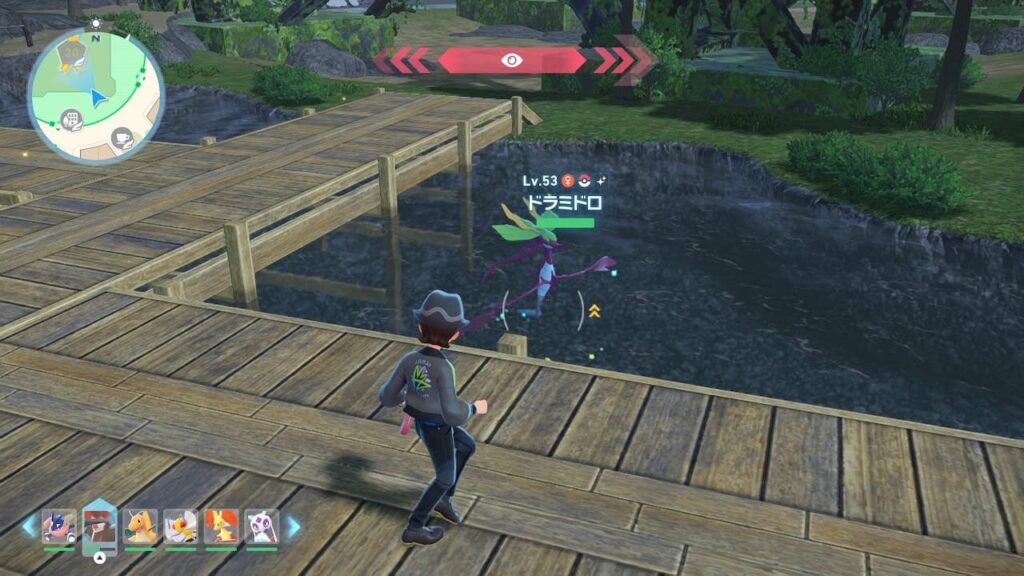Open the circular minimap
The height and width of the screenshot is (576, 1024).
pos(95,96)
